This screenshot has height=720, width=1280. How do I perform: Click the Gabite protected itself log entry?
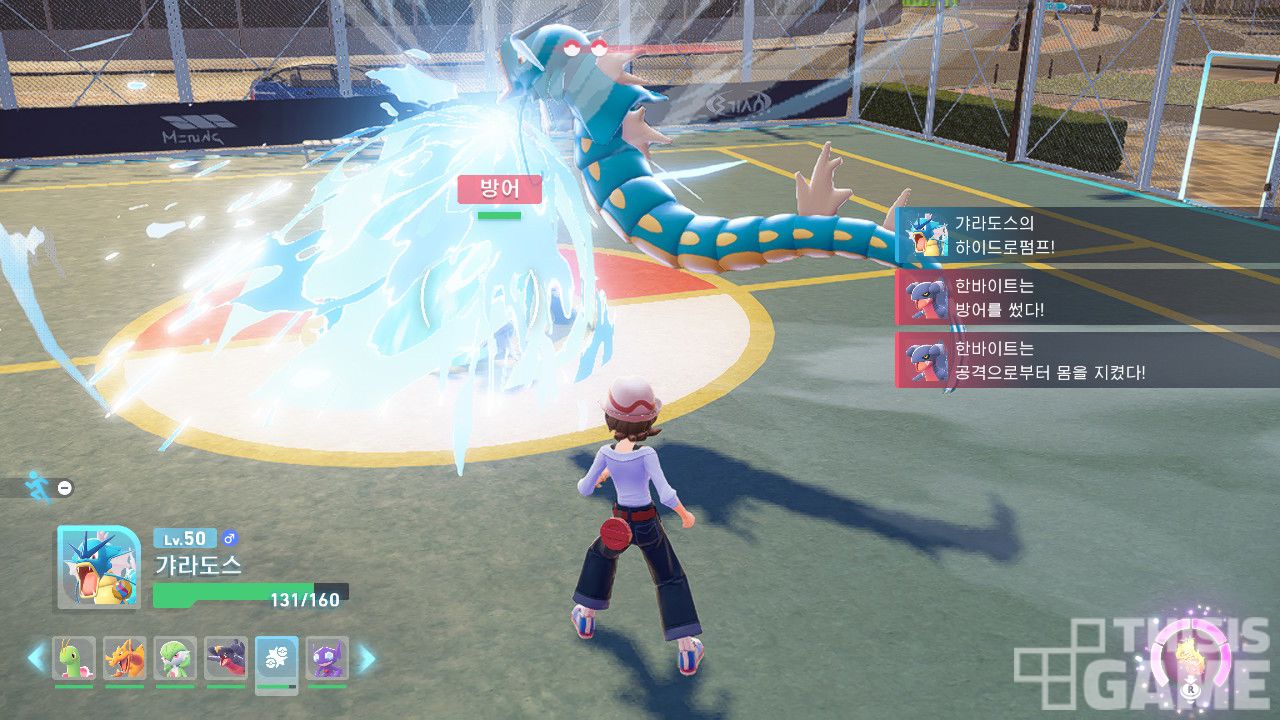tap(1085, 360)
